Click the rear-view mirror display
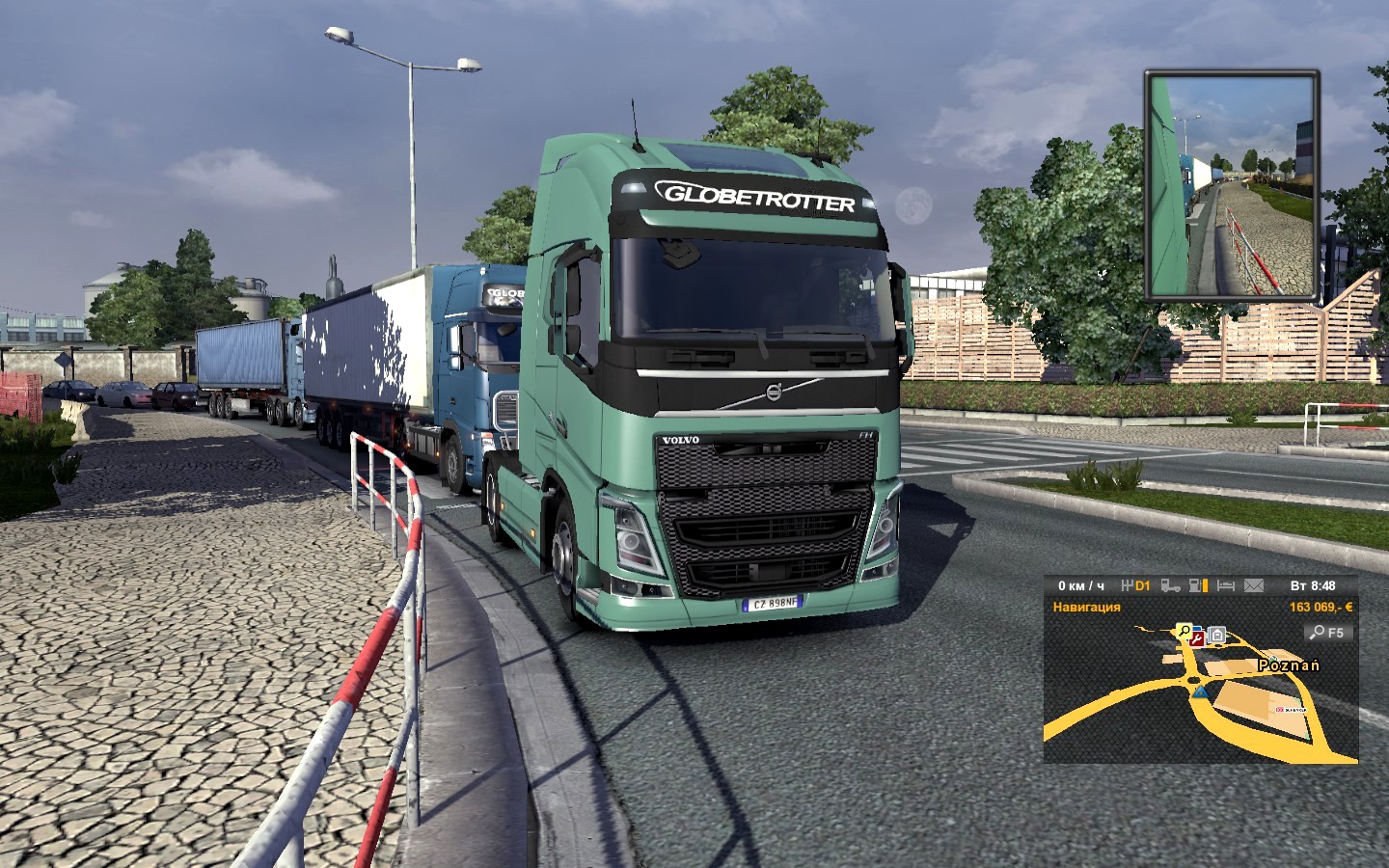The width and height of the screenshot is (1389, 868). coord(1231,184)
